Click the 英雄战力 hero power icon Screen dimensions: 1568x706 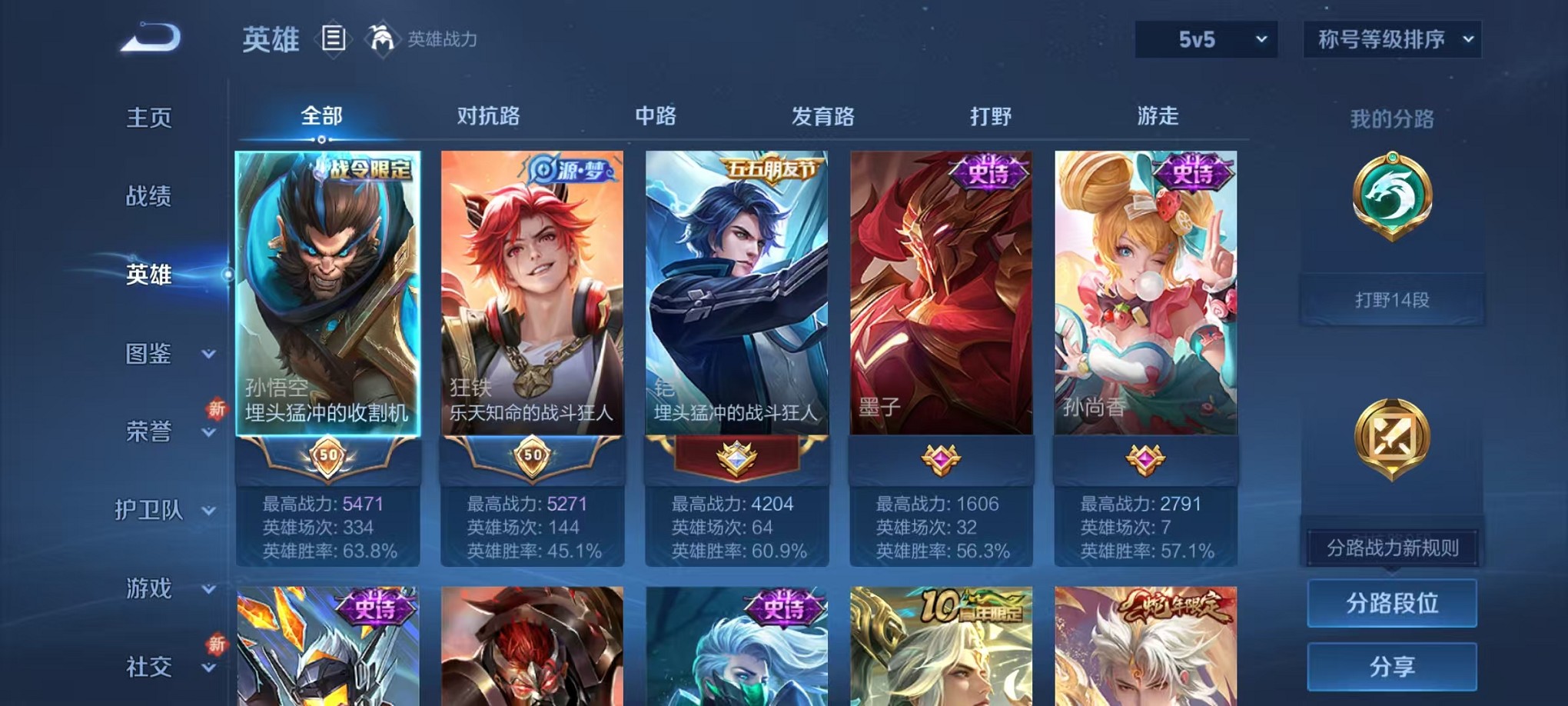click(x=382, y=36)
